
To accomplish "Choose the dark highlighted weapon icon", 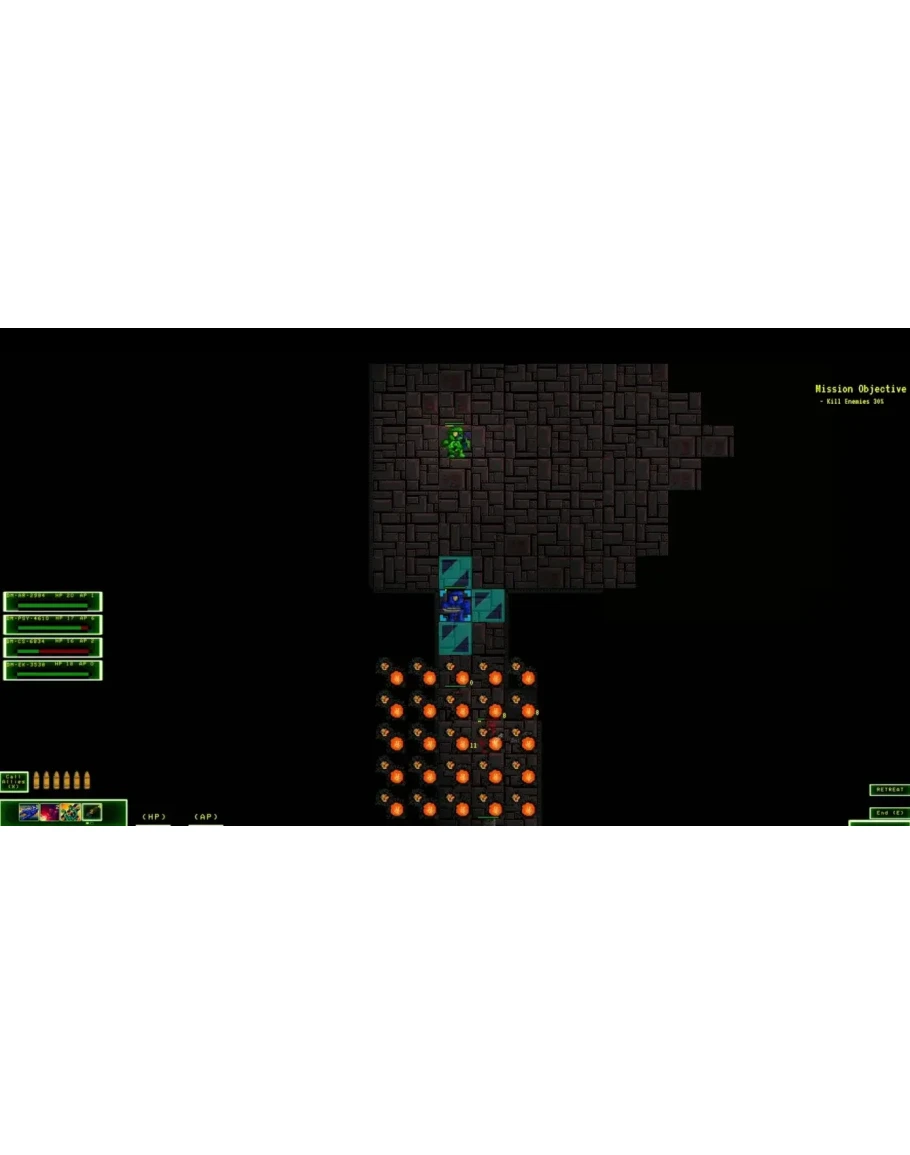I will click(92, 812).
